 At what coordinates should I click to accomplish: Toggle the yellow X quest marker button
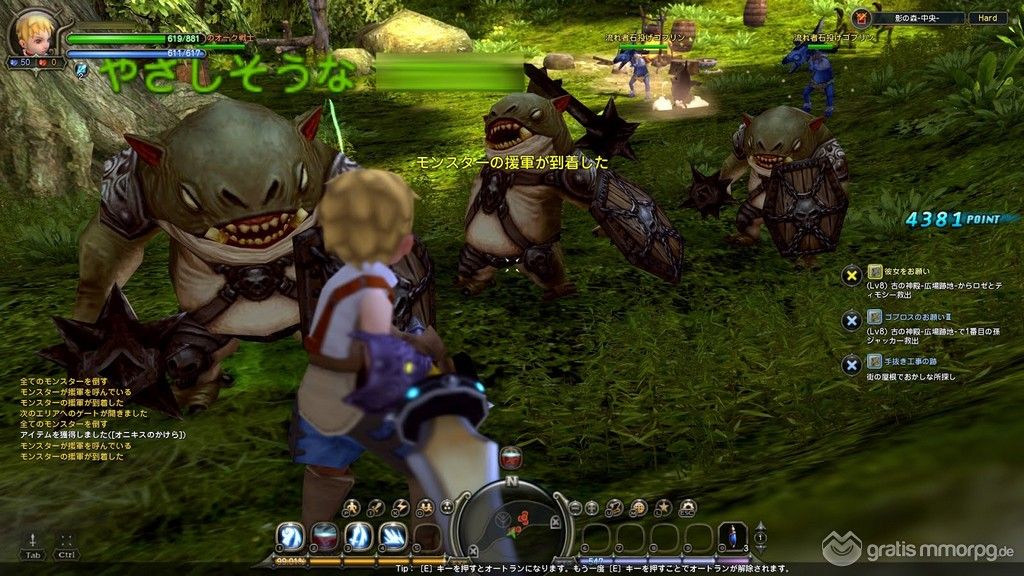click(x=851, y=275)
